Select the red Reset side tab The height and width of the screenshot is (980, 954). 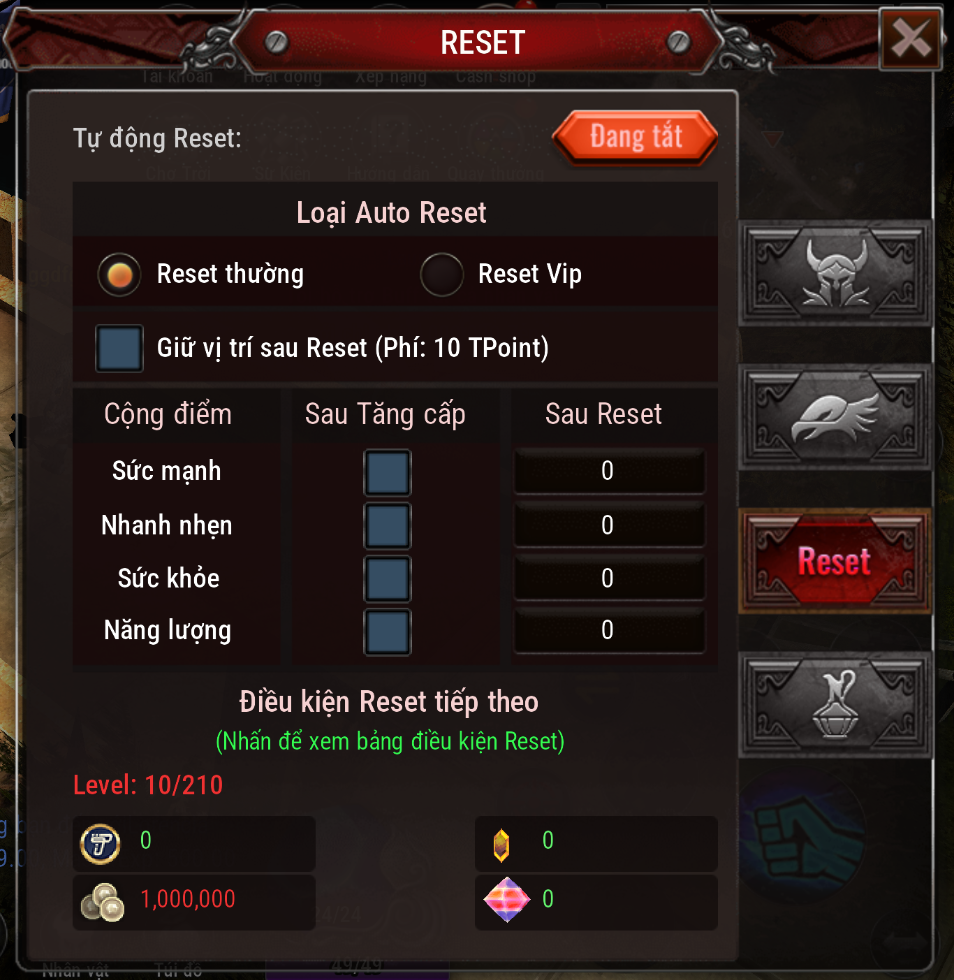(x=835, y=561)
